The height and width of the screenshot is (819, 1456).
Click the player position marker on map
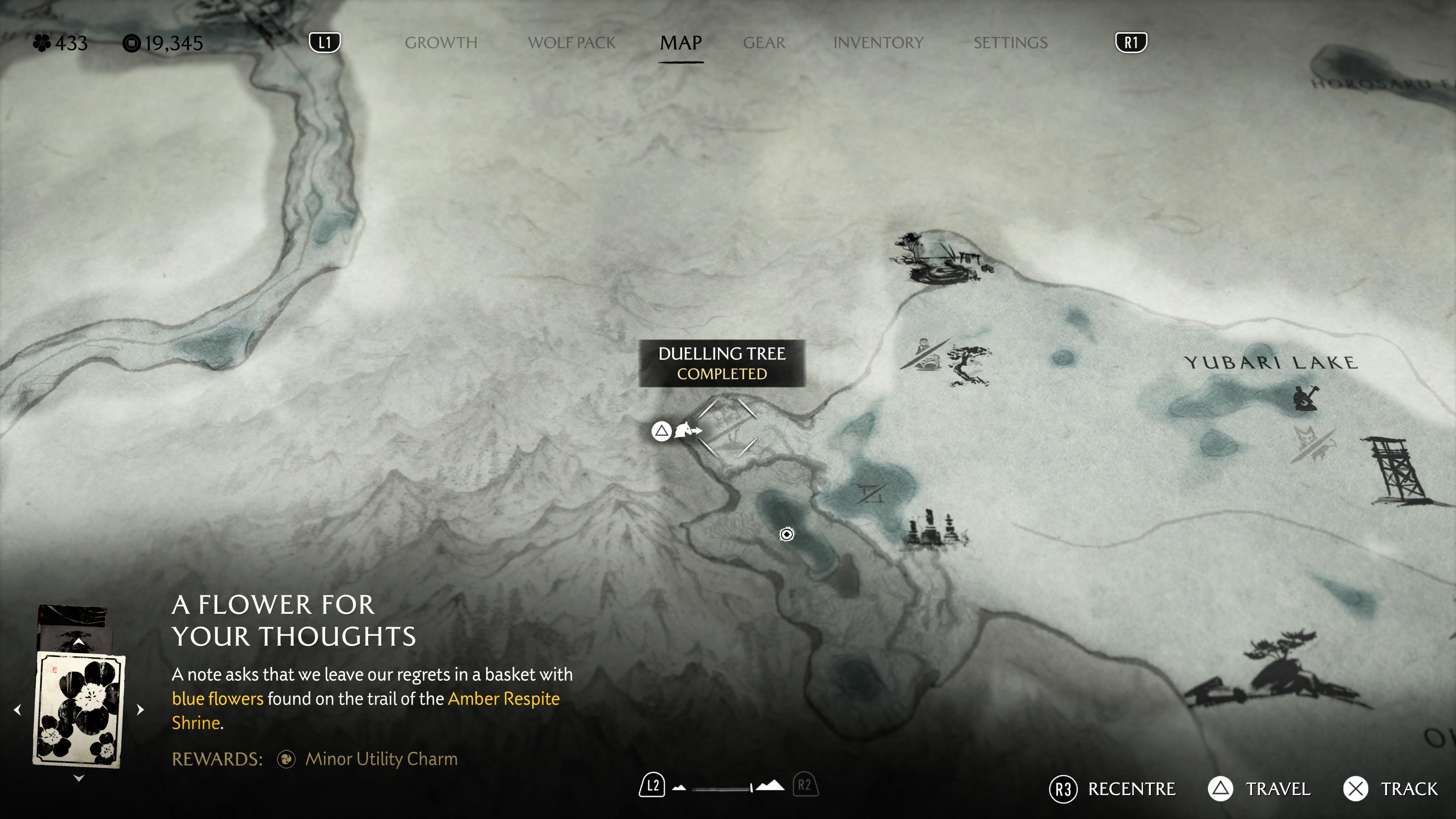pyautogui.click(x=786, y=534)
